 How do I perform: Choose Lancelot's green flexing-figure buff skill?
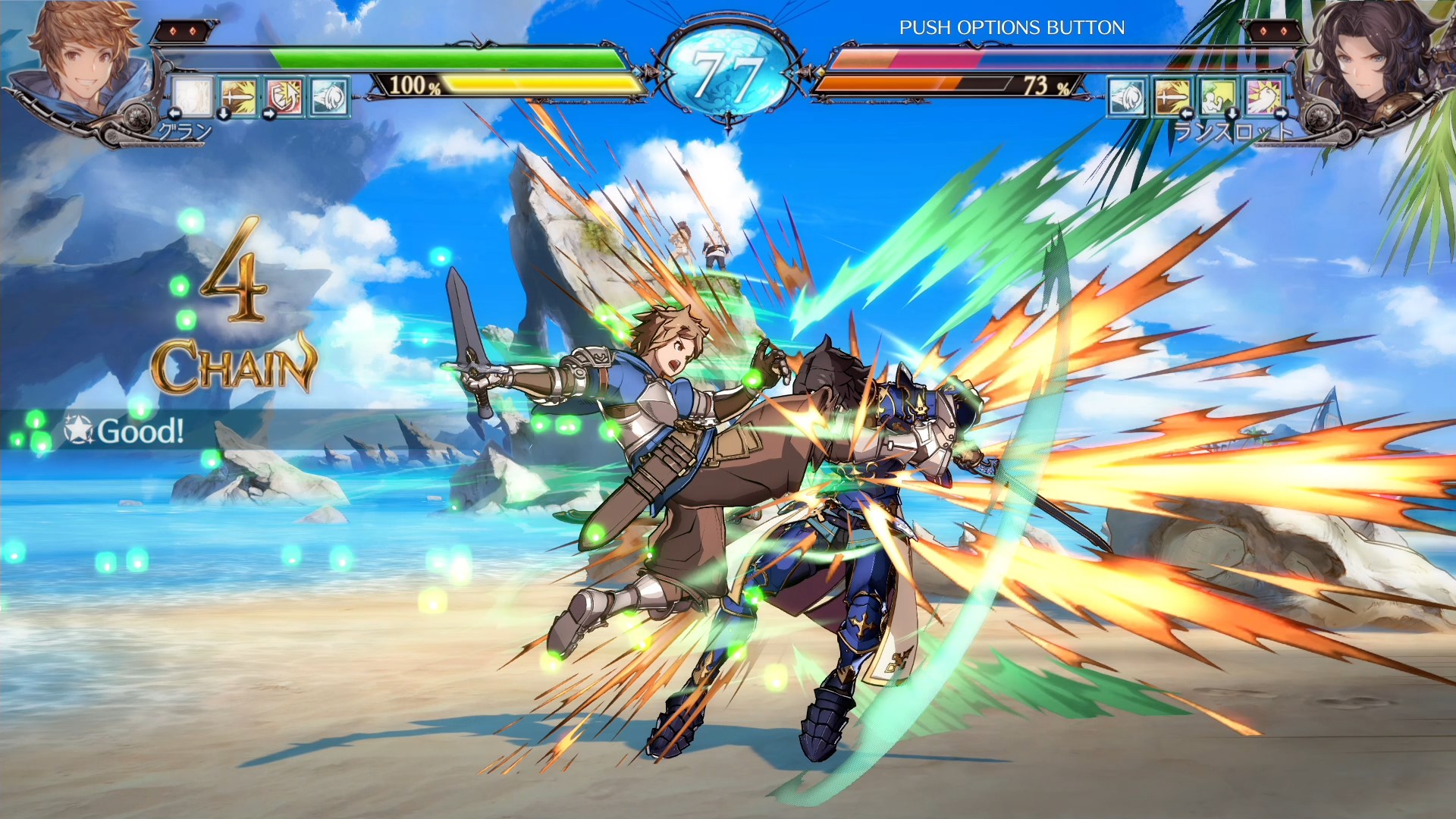[x=1218, y=97]
